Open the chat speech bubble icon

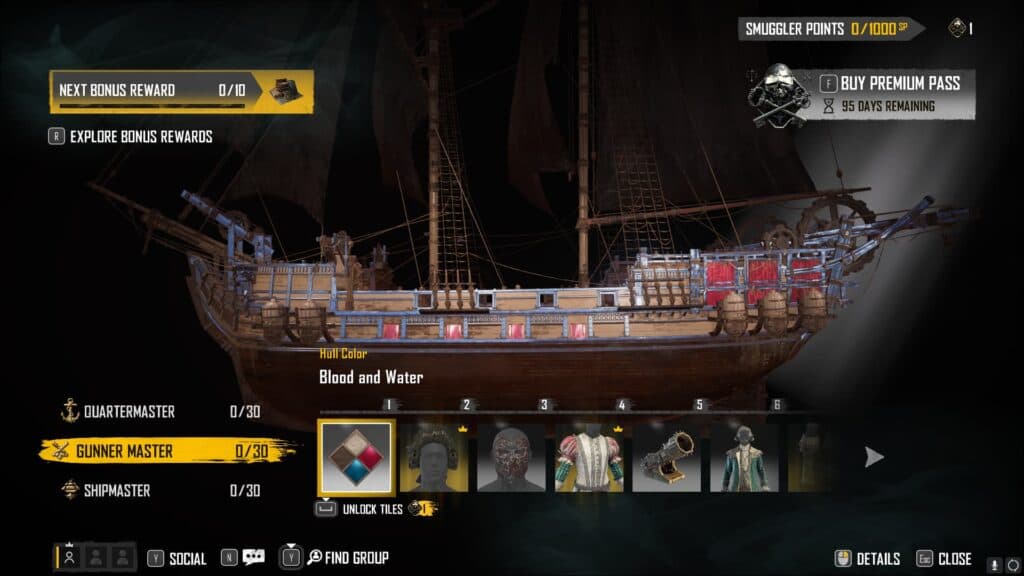coord(254,558)
